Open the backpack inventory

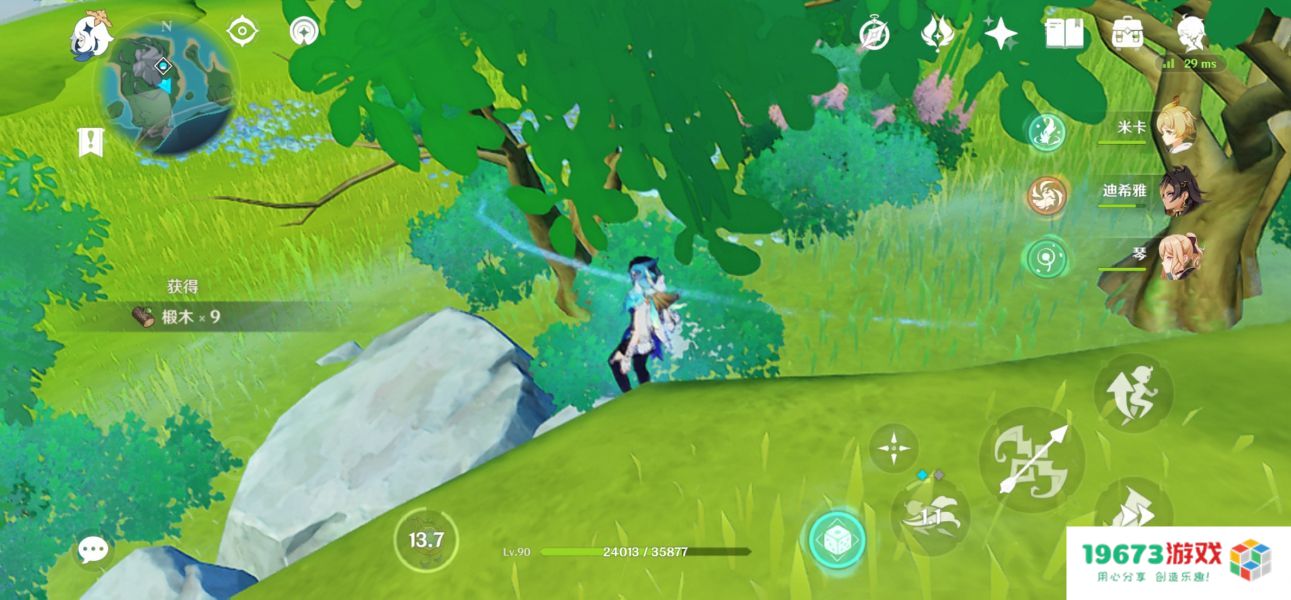point(1128,33)
